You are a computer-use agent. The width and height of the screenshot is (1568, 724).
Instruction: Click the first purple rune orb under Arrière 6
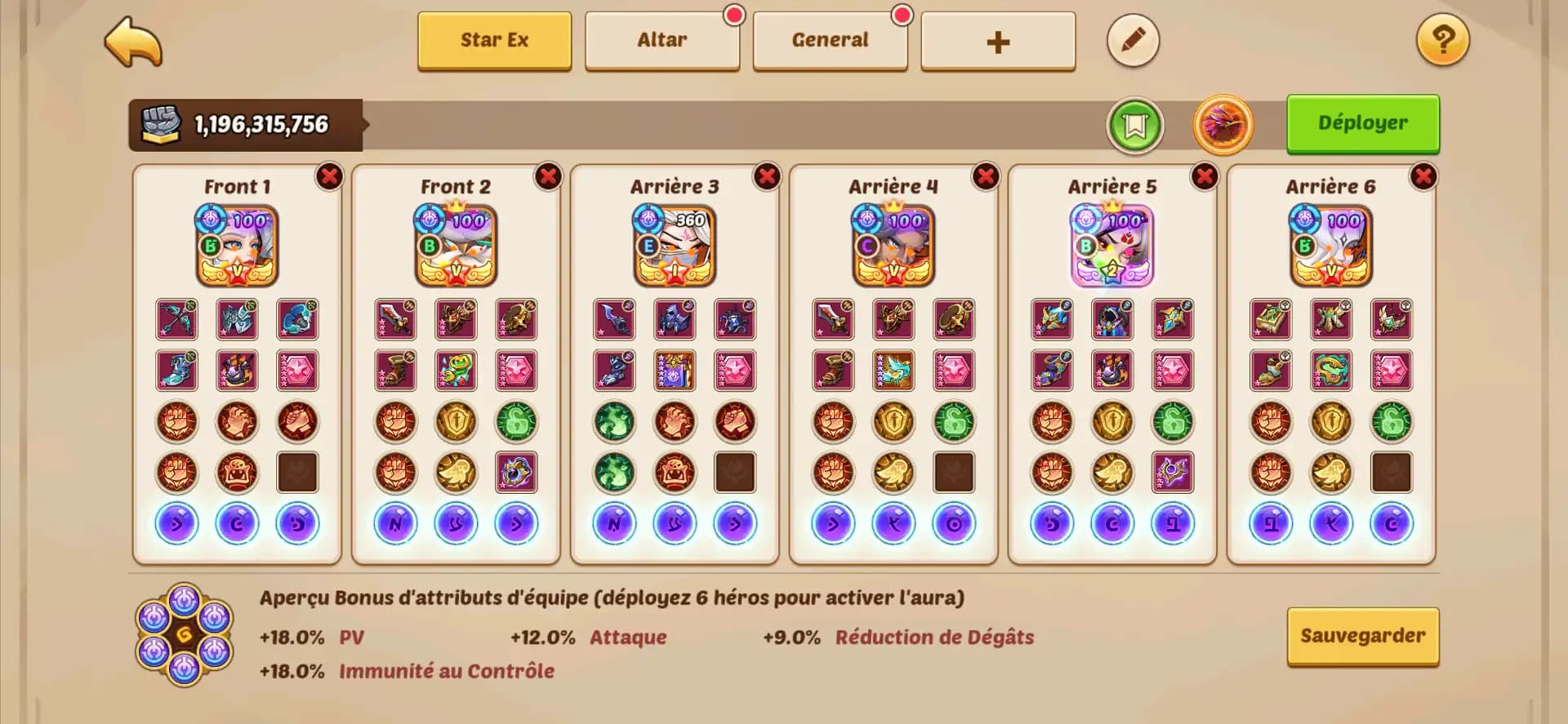[x=1272, y=523]
